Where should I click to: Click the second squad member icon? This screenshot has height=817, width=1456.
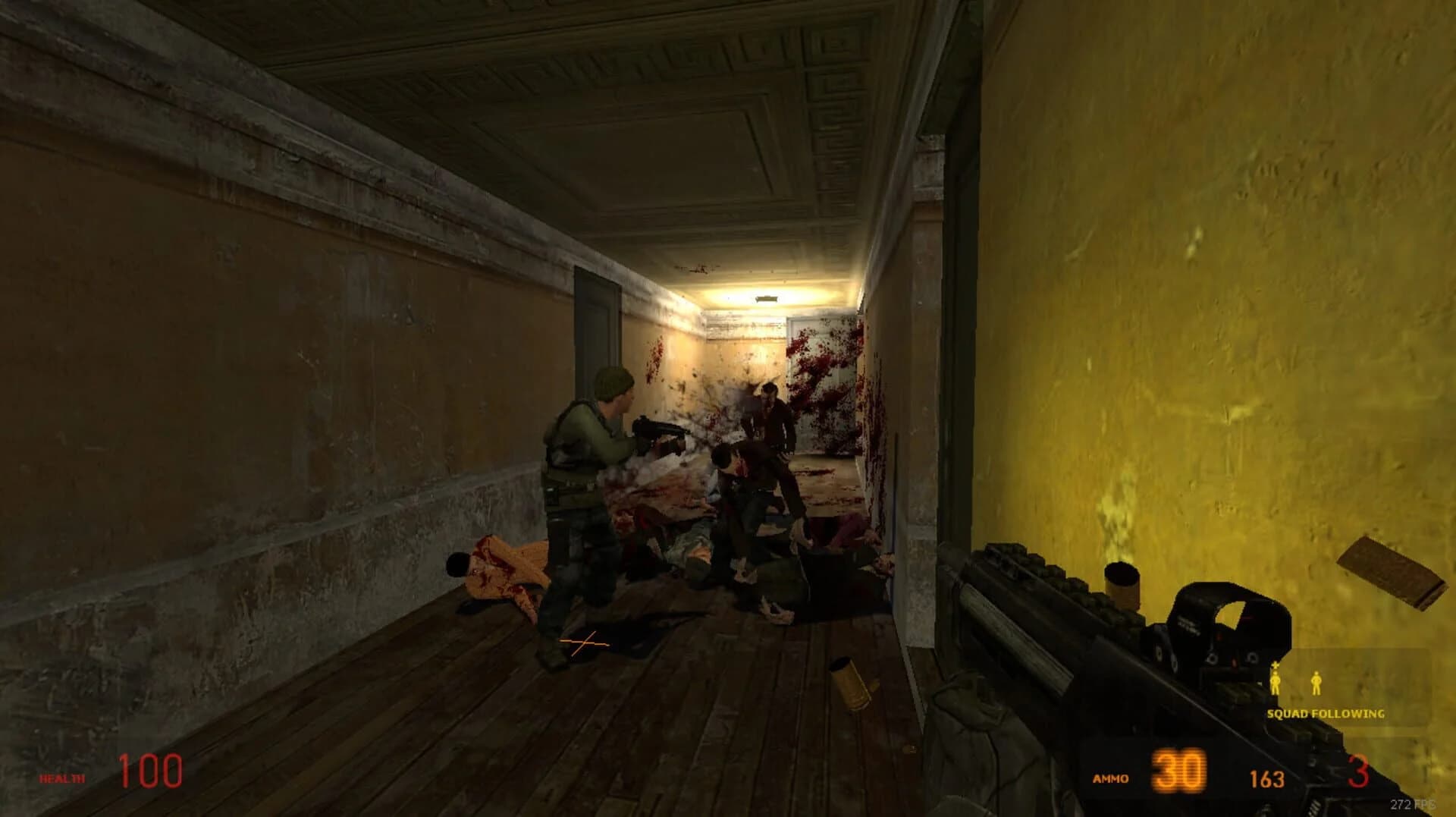pos(1316,683)
